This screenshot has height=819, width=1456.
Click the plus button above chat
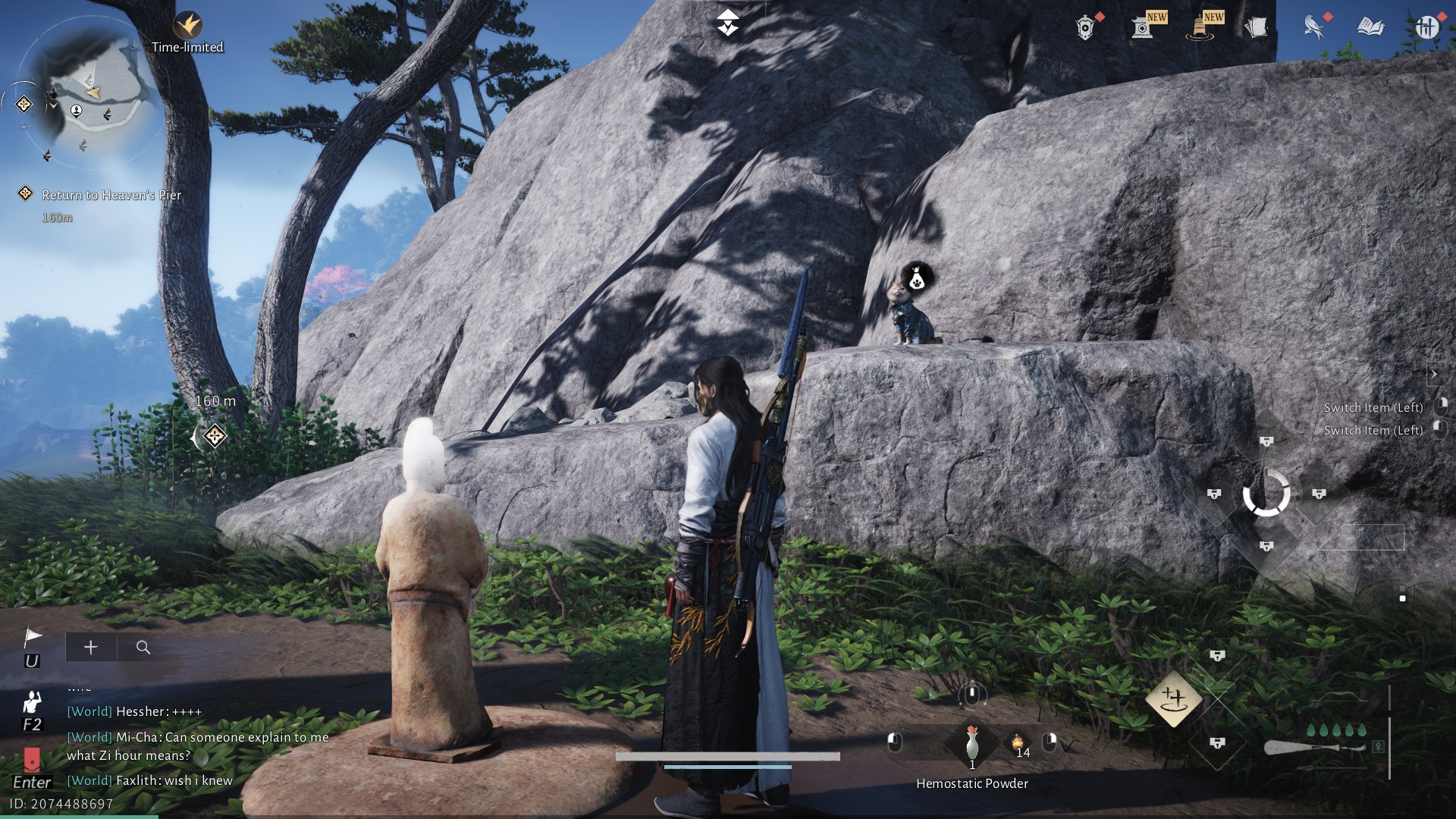(x=91, y=647)
